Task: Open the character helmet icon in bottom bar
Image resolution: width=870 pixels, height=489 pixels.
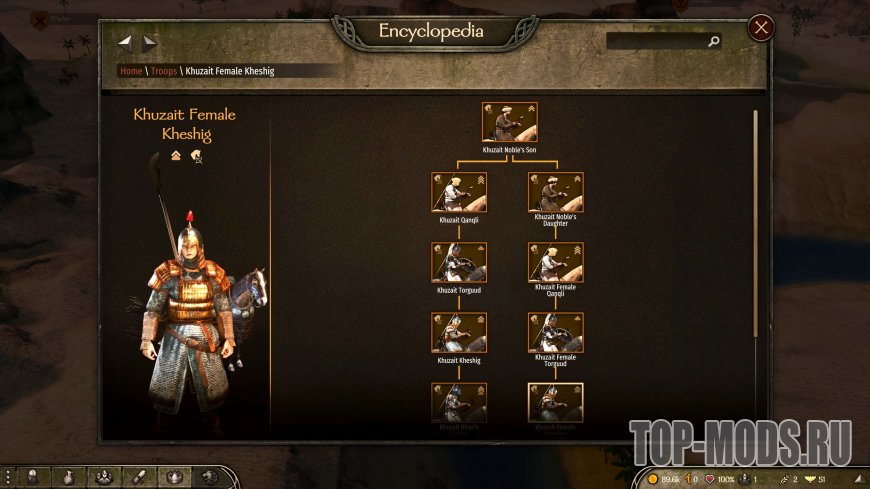Action: [x=33, y=477]
